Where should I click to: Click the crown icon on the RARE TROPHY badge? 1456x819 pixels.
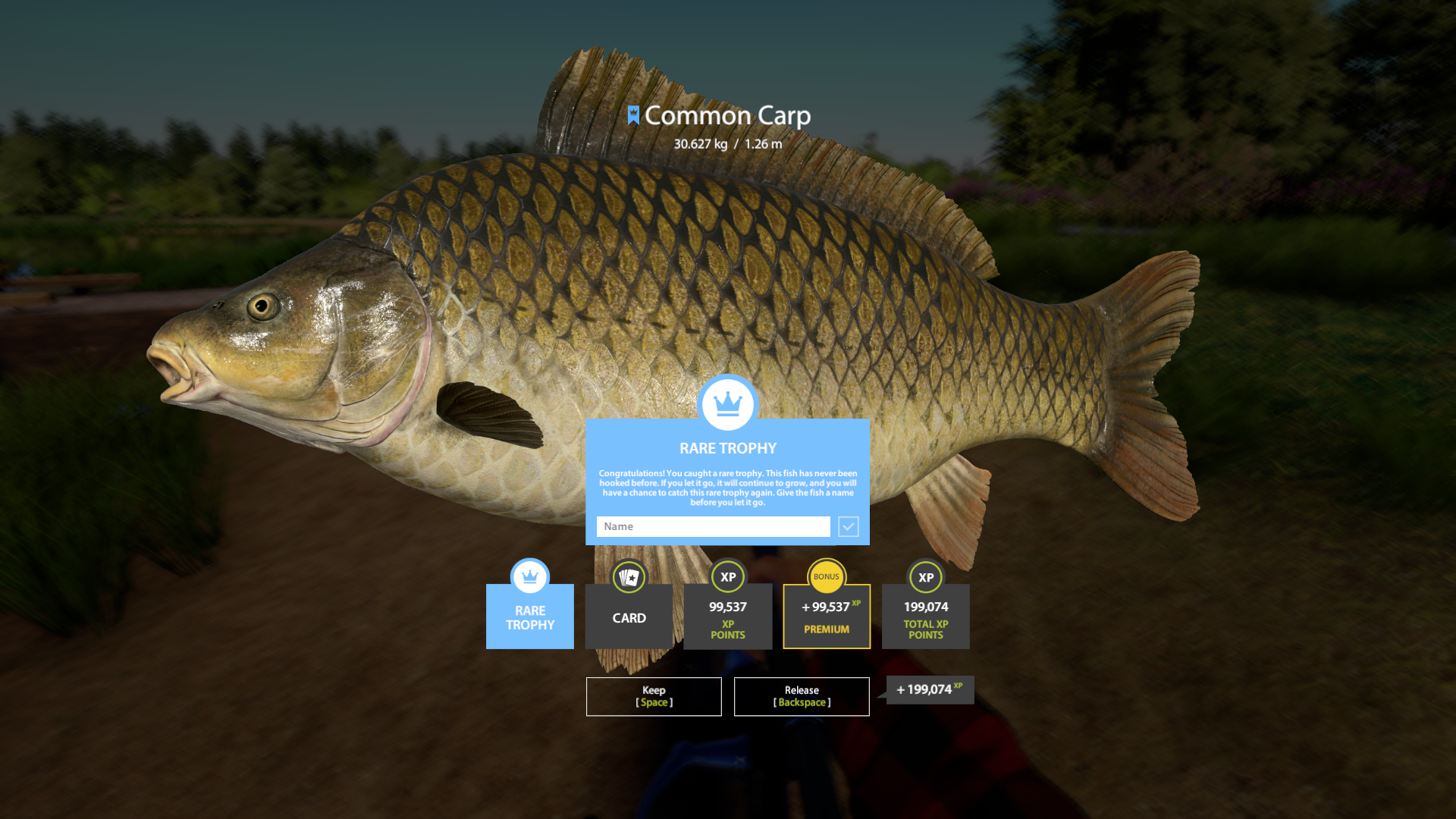[x=529, y=577]
